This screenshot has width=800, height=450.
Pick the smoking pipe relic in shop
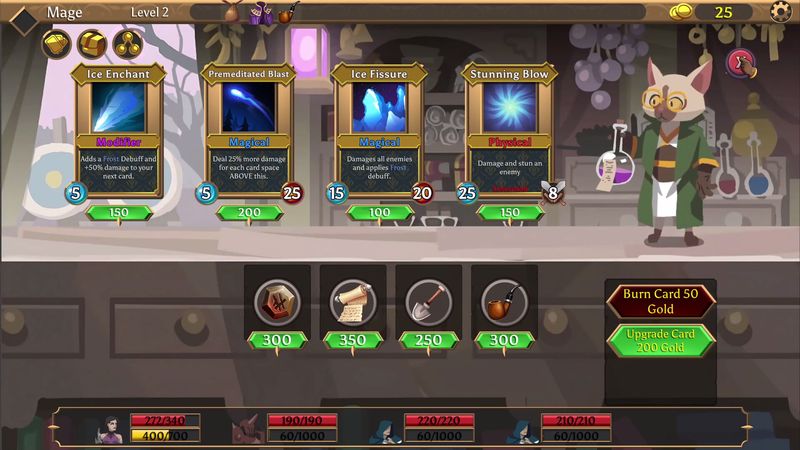click(x=503, y=300)
